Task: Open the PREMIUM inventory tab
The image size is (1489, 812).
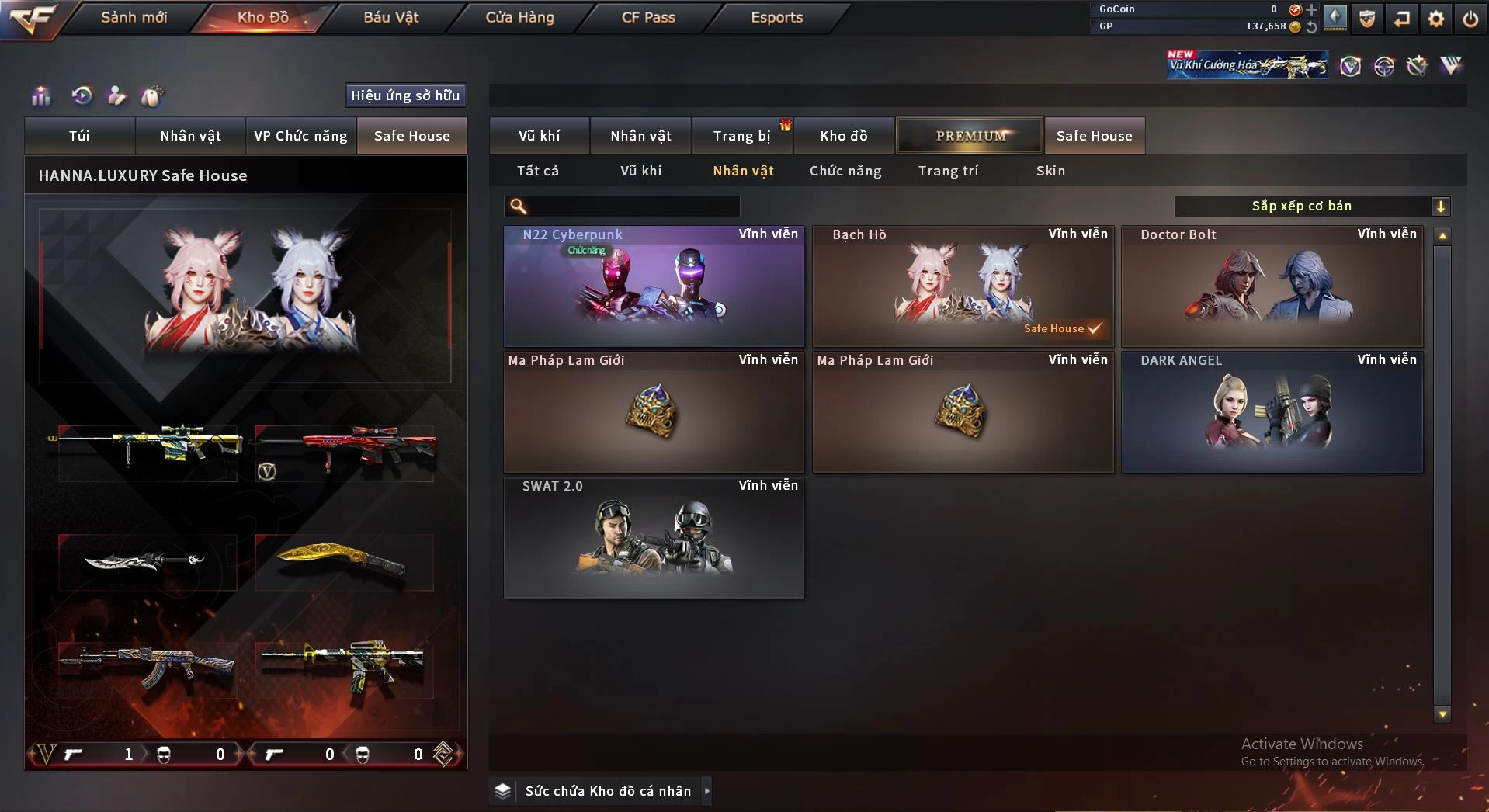Action: (970, 136)
